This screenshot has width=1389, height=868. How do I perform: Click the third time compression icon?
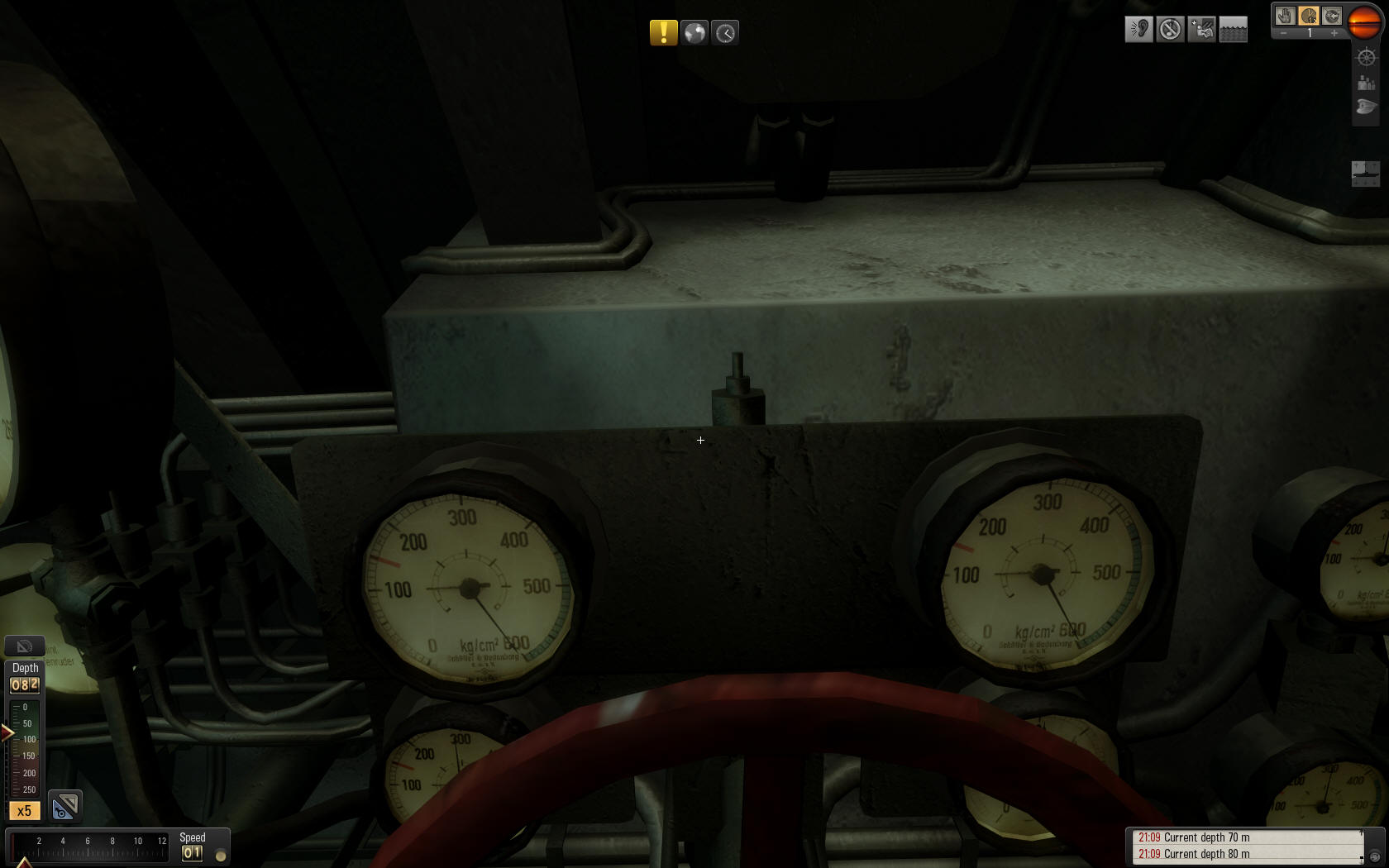click(x=1331, y=16)
